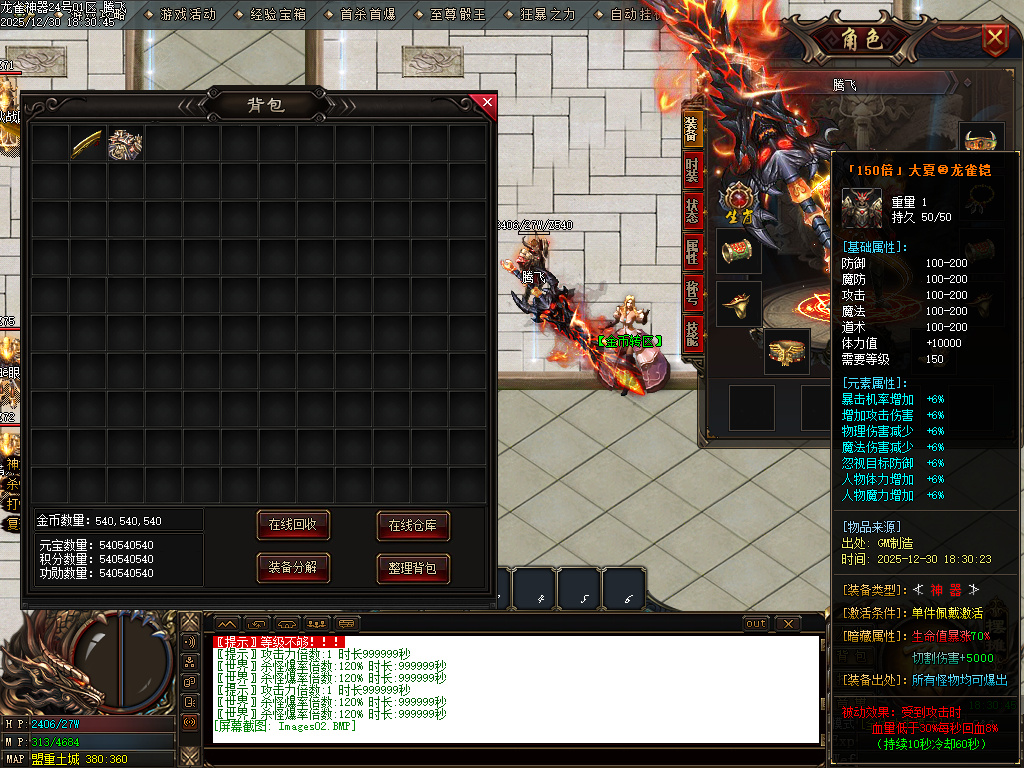
Task: Select the golden sword in the bag
Action: point(88,144)
